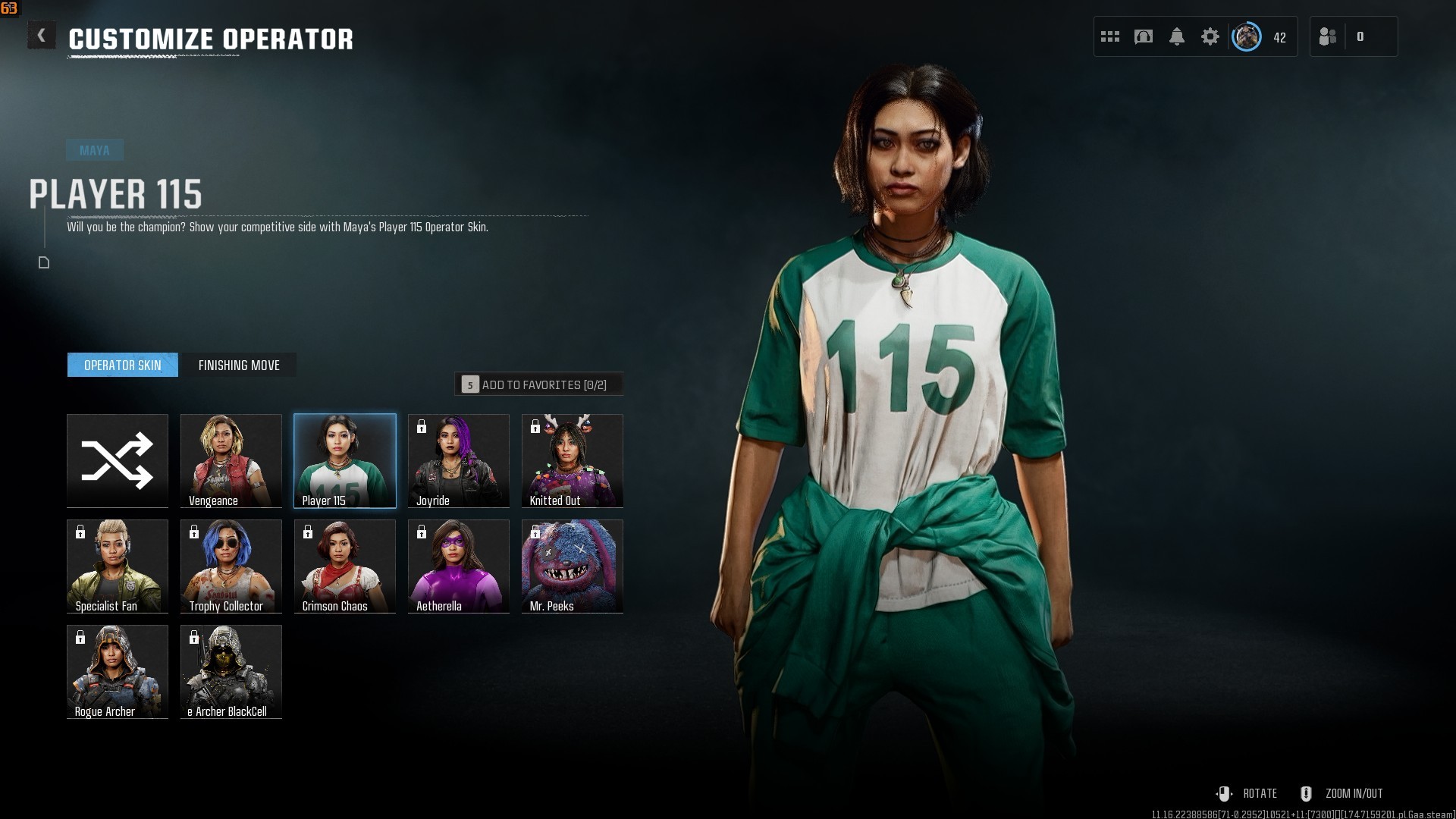Screen dimensions: 1456x819
Task: Select the Aetherella skin tile
Action: tap(459, 566)
